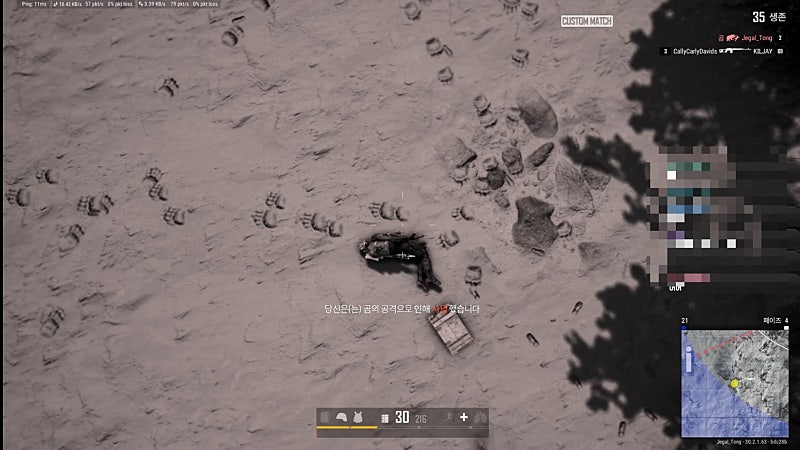Viewport: 800px width, 450px height.
Task: Click the helmet equipment icon
Action: pos(341,417)
